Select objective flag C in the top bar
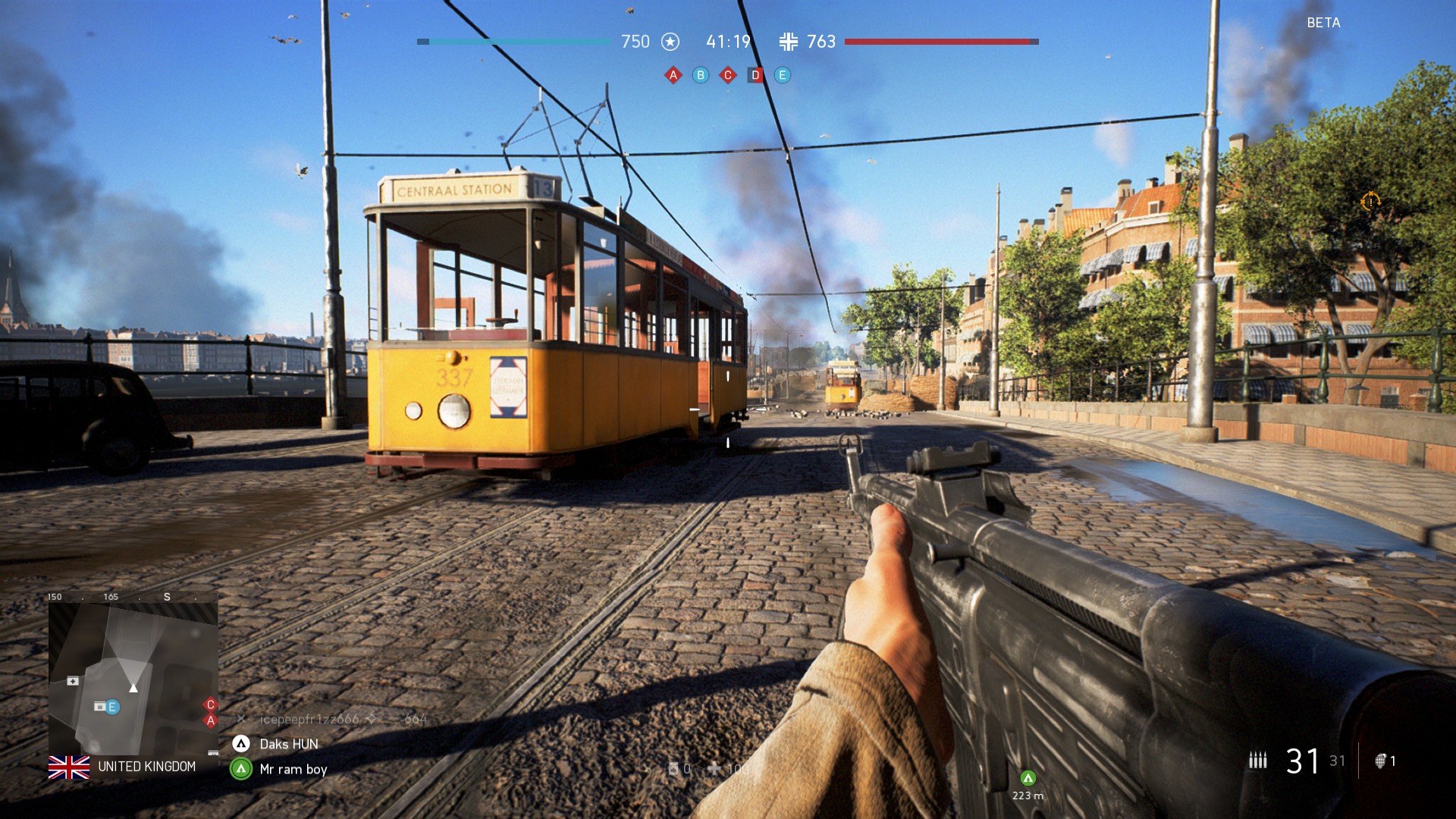This screenshot has width=1456, height=819. tap(728, 75)
